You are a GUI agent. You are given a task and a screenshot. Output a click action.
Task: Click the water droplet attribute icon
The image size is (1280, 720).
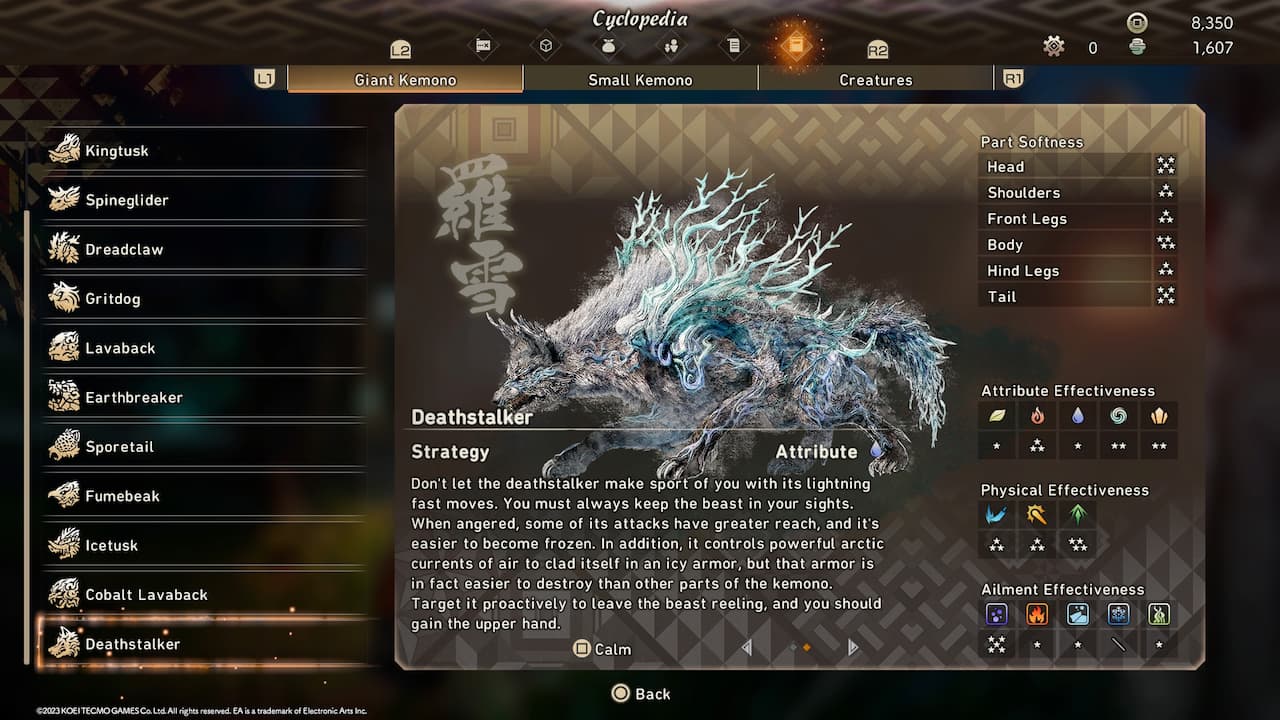coord(1077,416)
